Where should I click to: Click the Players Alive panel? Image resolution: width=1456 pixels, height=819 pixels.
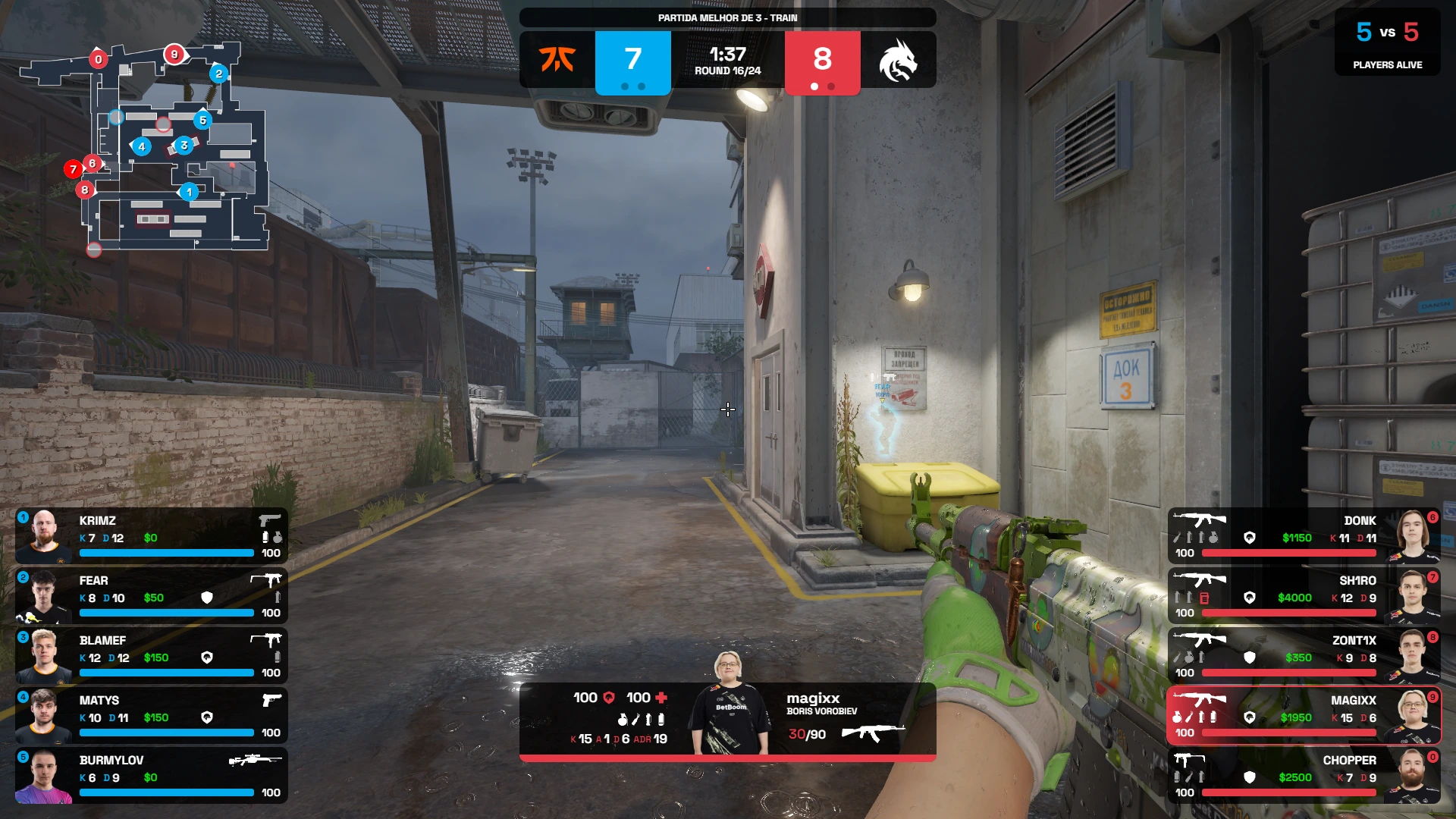(1387, 42)
